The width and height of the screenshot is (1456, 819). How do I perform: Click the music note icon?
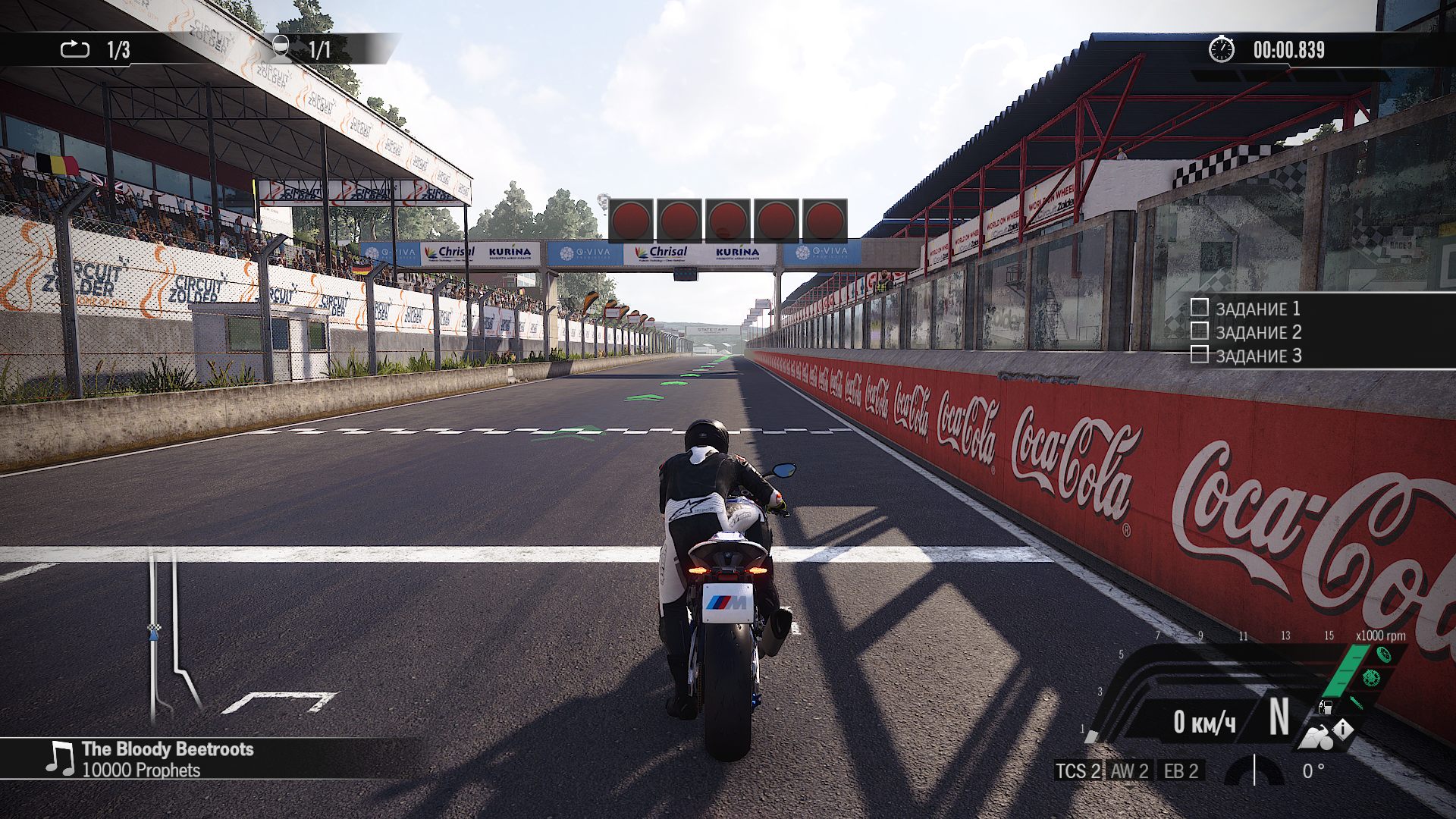click(59, 758)
